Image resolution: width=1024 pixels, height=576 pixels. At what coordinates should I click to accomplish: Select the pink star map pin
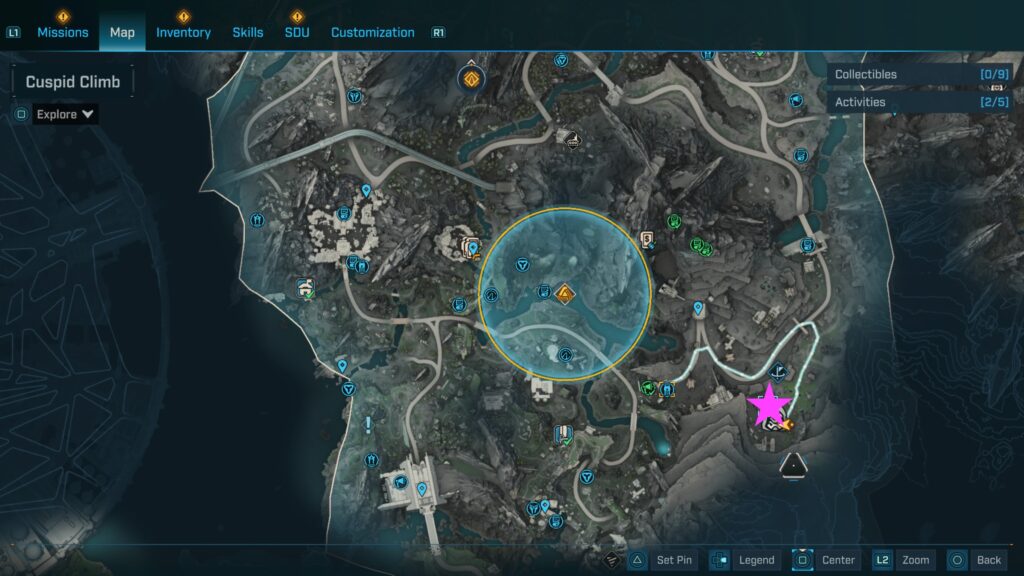tap(770, 403)
